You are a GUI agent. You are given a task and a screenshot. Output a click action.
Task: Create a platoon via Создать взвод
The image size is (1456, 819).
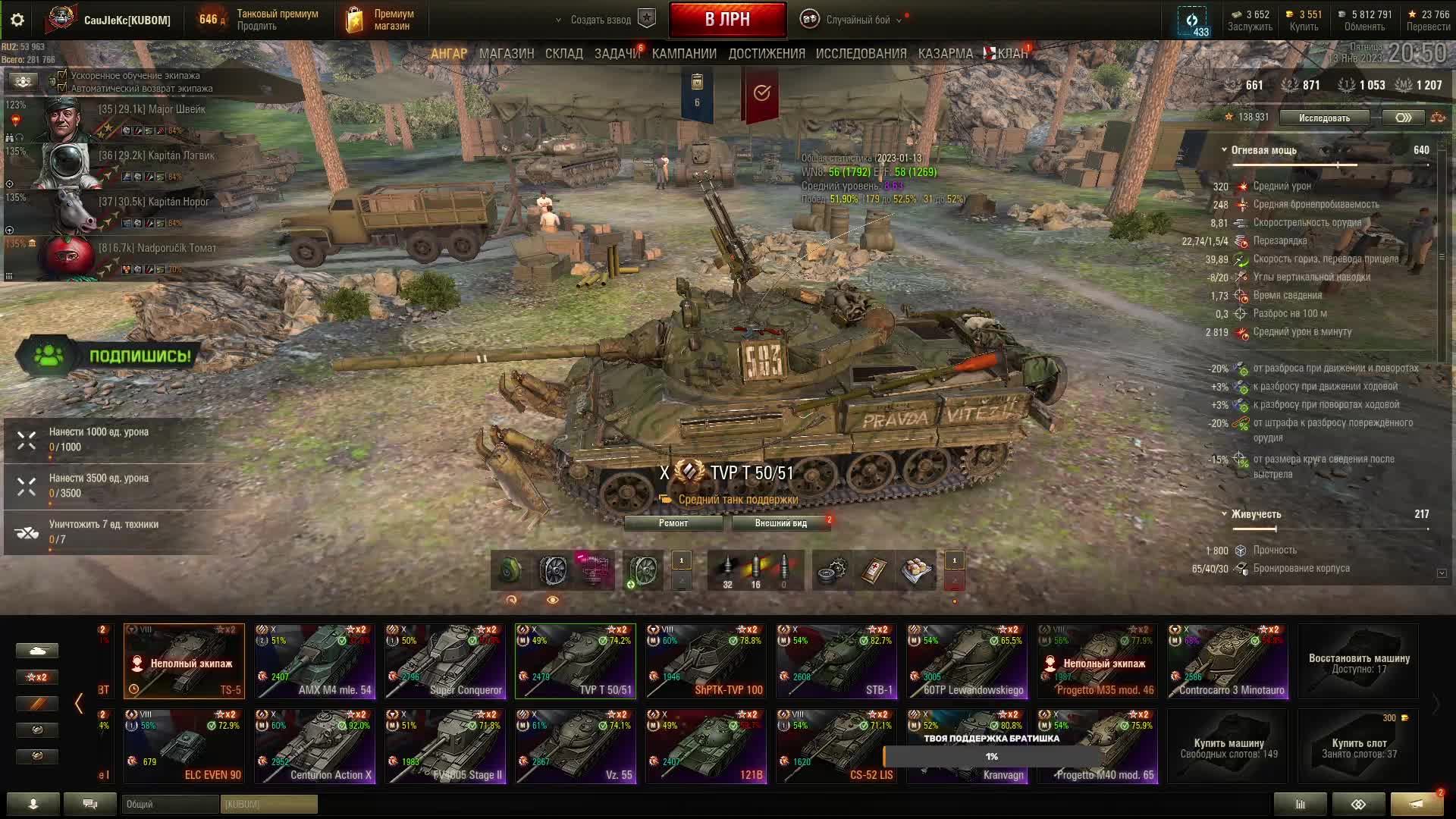[601, 20]
